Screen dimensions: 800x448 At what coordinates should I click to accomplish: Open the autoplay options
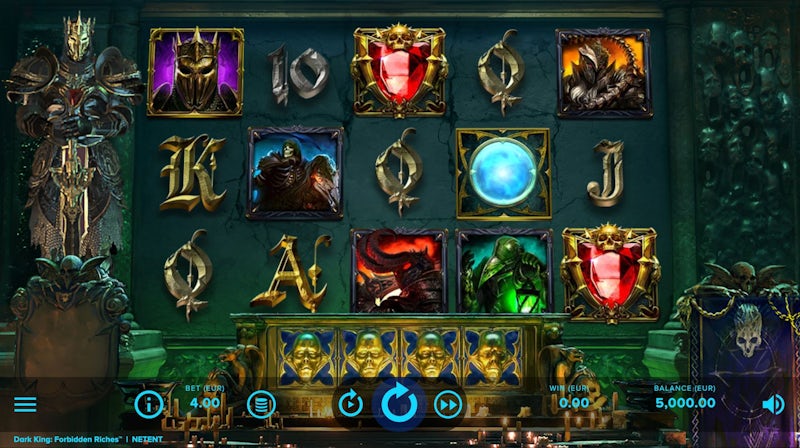click(x=351, y=404)
